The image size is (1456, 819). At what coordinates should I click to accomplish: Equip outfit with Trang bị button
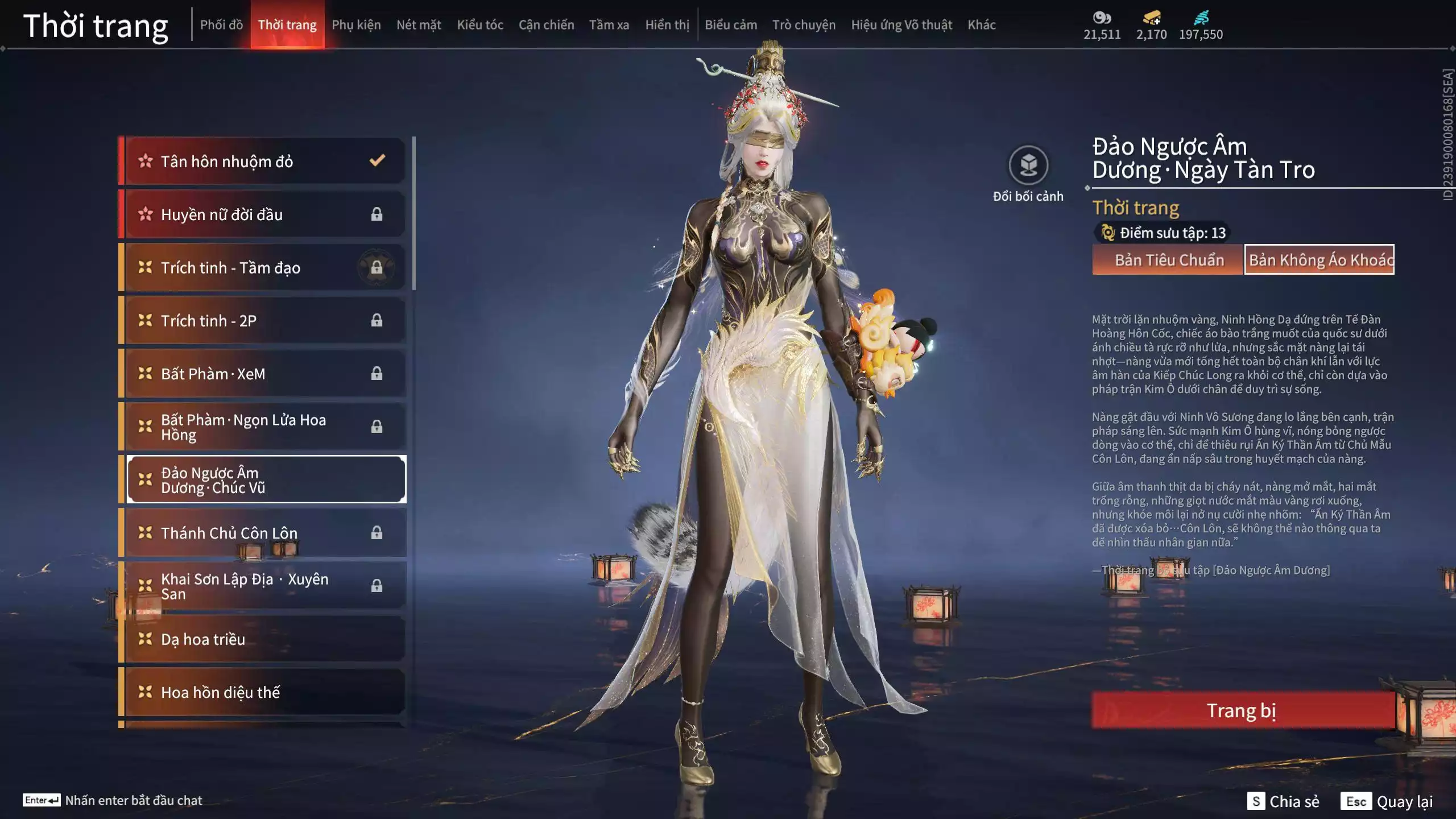tap(1242, 710)
